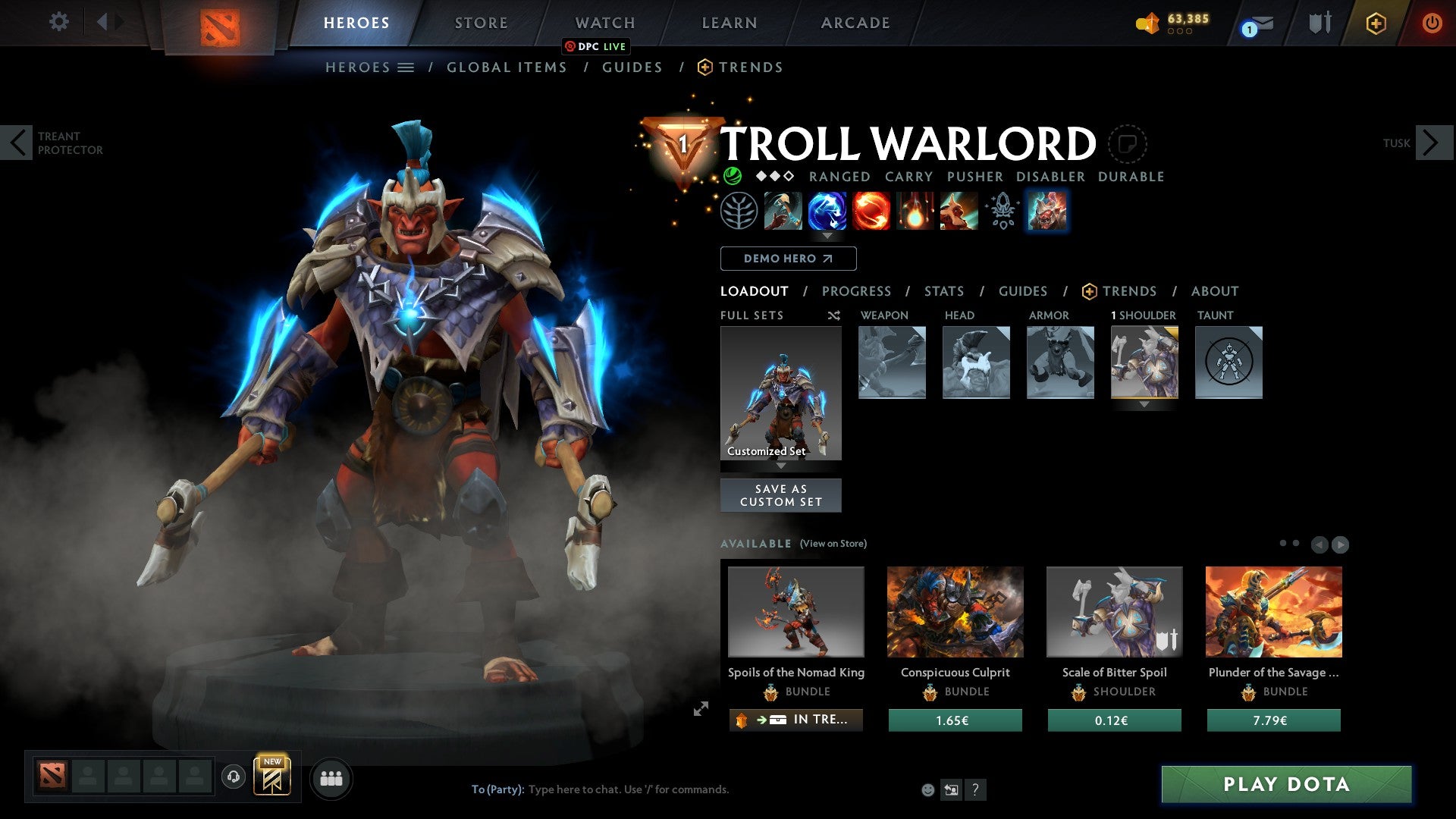
Task: Open the WATCH menu item
Action: pos(604,22)
